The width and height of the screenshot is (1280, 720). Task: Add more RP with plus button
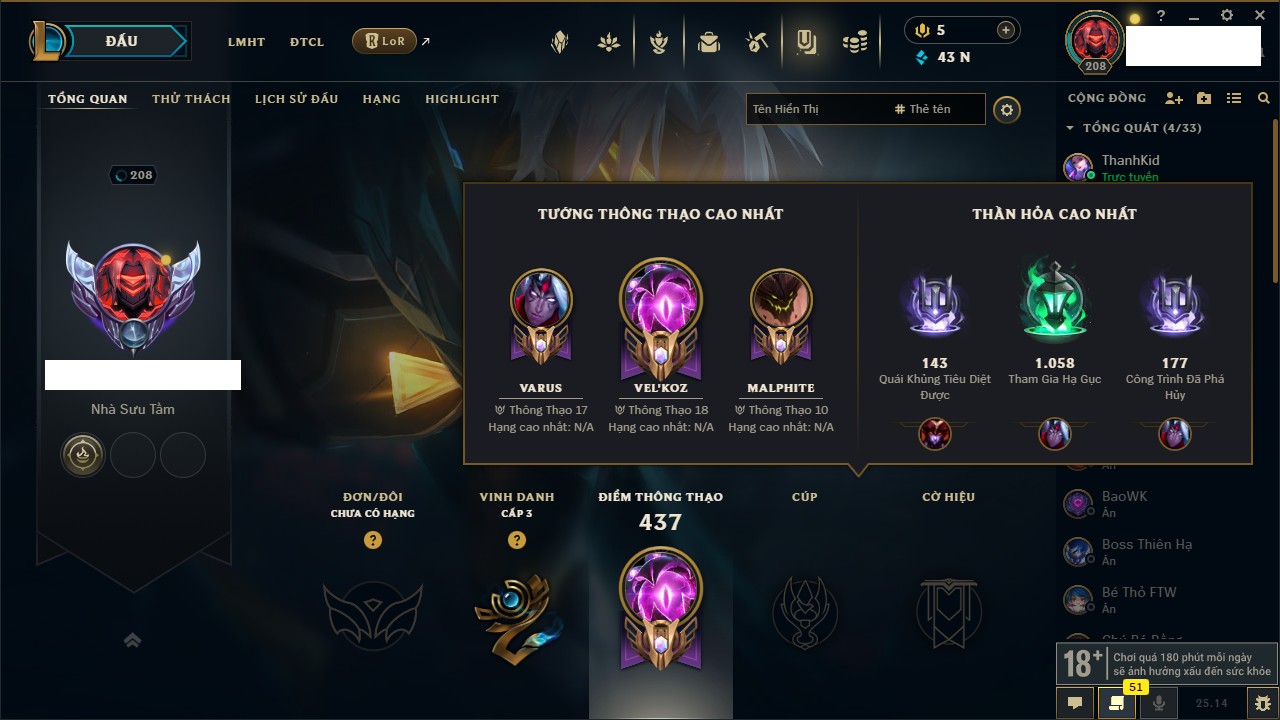1005,30
